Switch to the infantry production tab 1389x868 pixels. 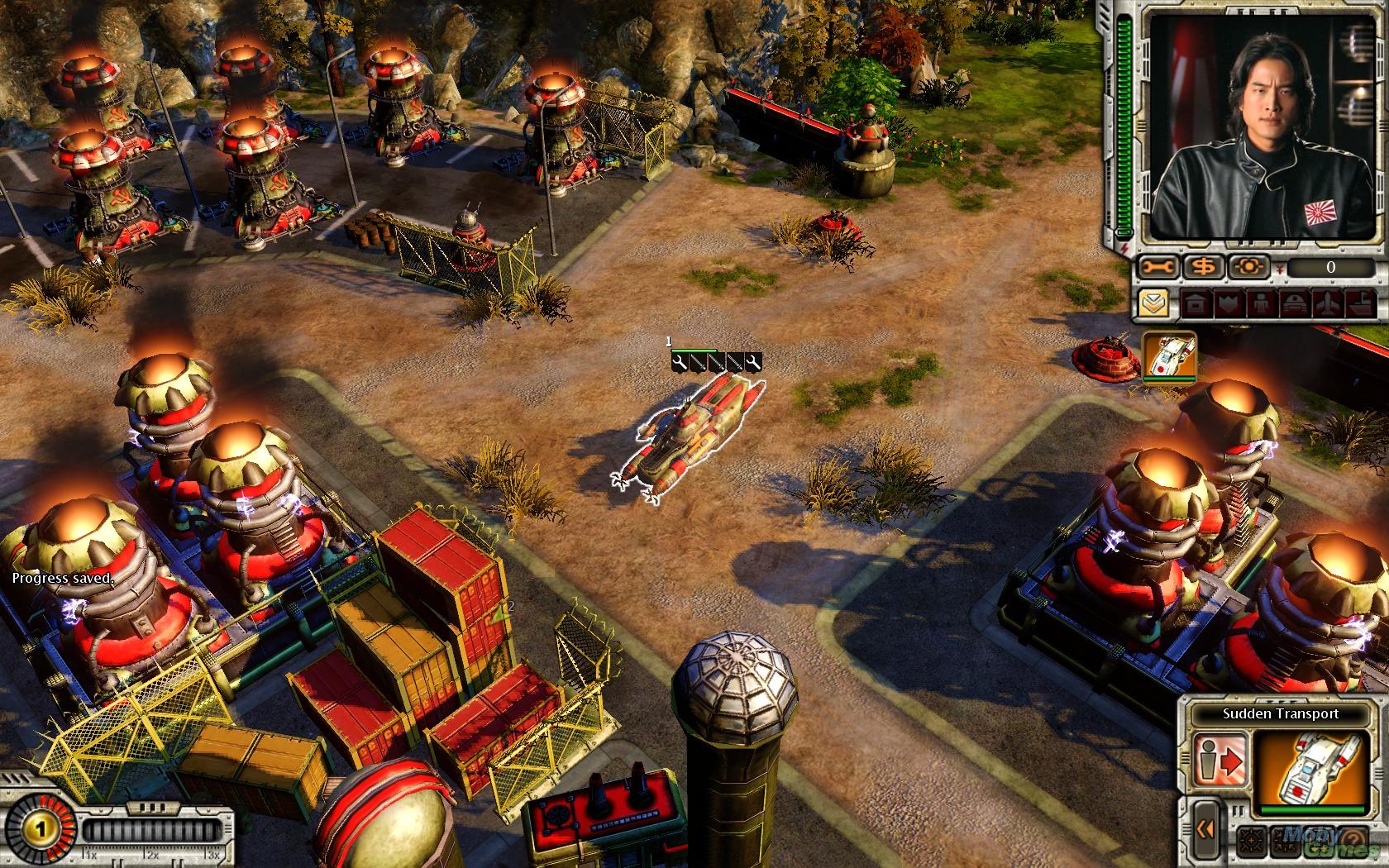pyautogui.click(x=1263, y=303)
